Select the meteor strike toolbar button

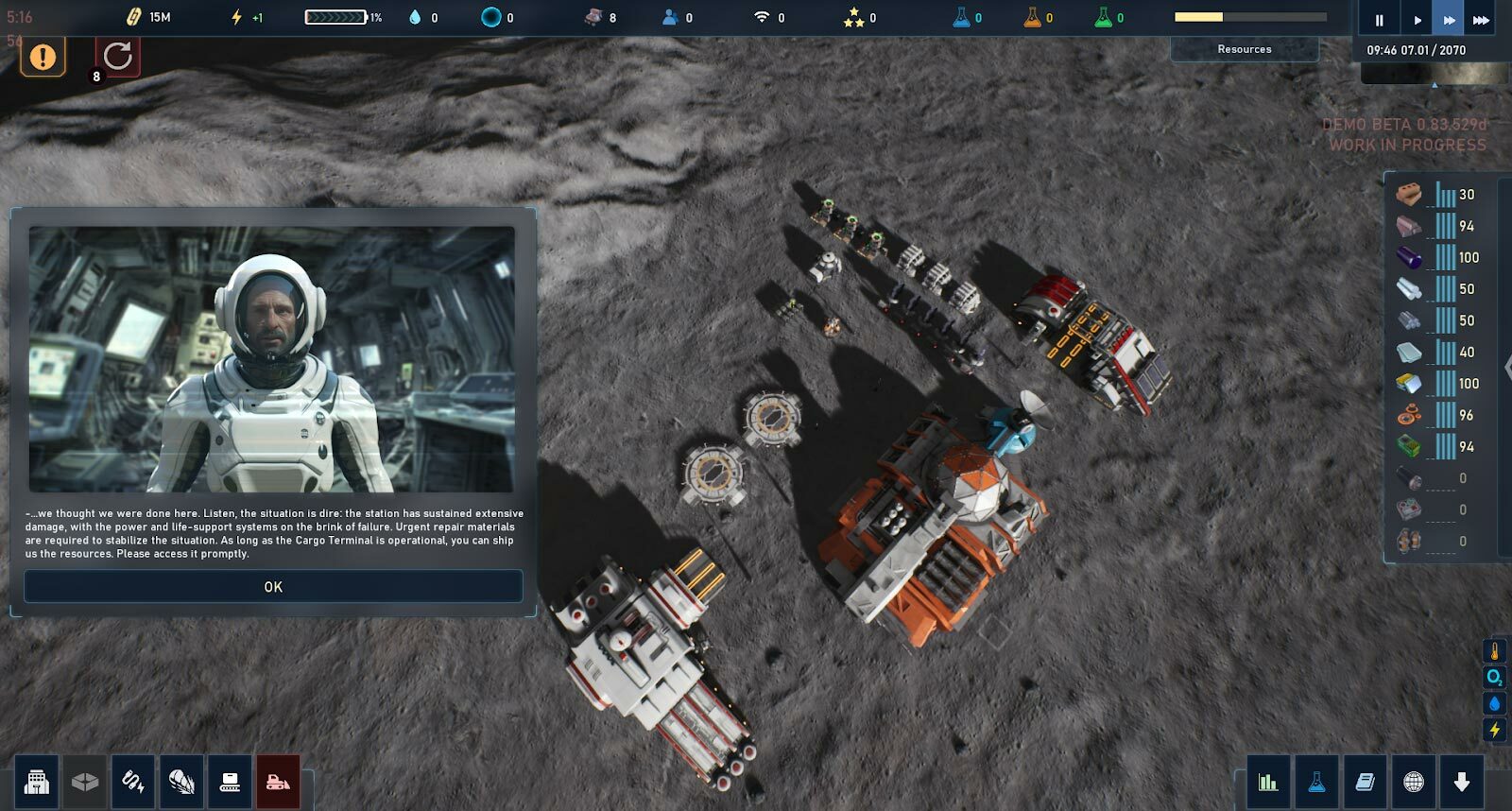[181, 782]
